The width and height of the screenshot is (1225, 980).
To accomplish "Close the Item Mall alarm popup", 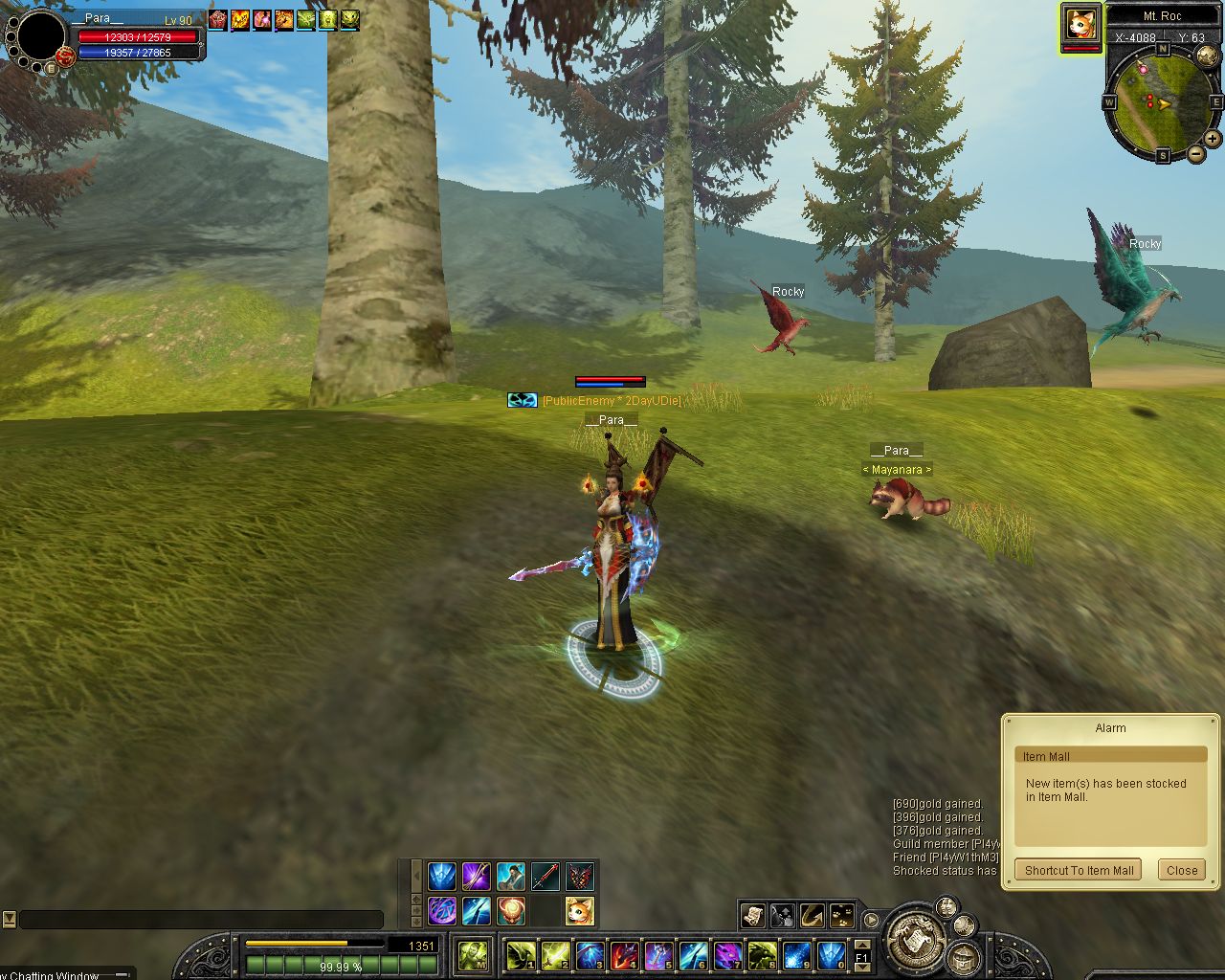I will 1181,870.
